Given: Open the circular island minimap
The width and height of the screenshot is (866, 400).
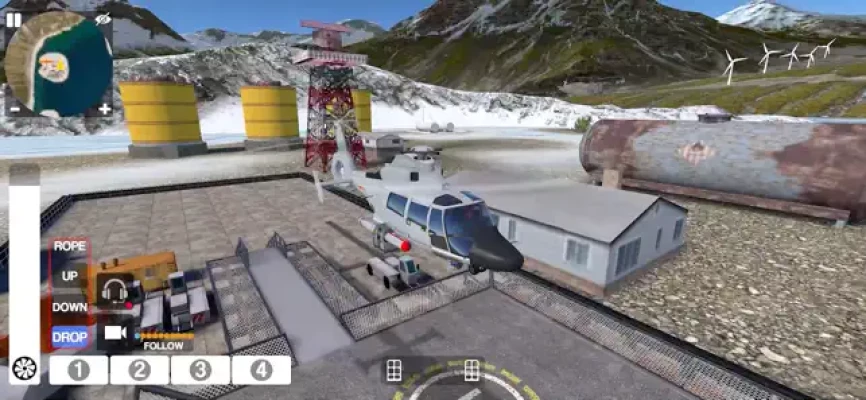Looking at the screenshot, I should [58, 64].
